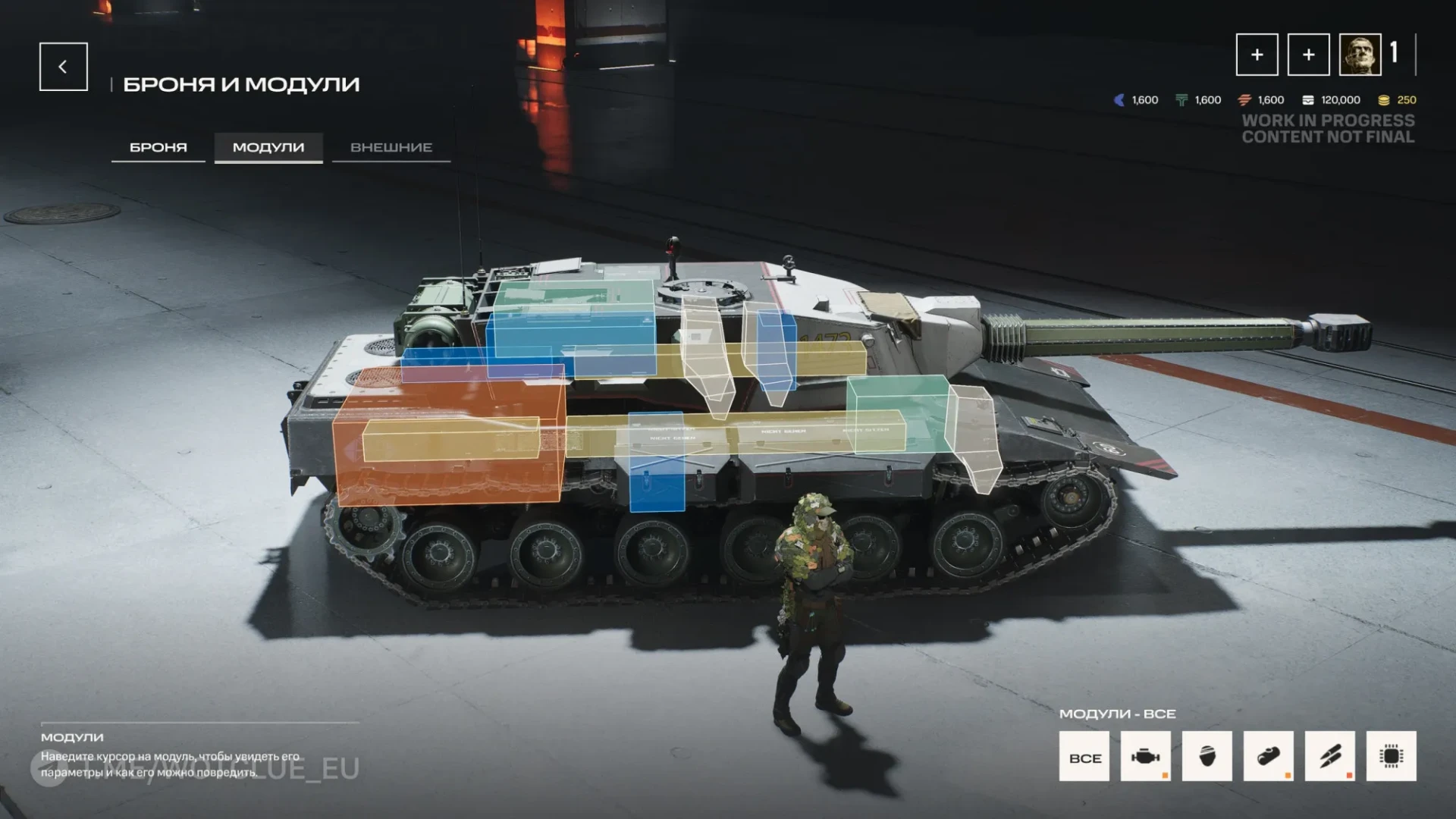The height and width of the screenshot is (819, 1456).
Task: Open the Внешние tab
Action: (391, 147)
